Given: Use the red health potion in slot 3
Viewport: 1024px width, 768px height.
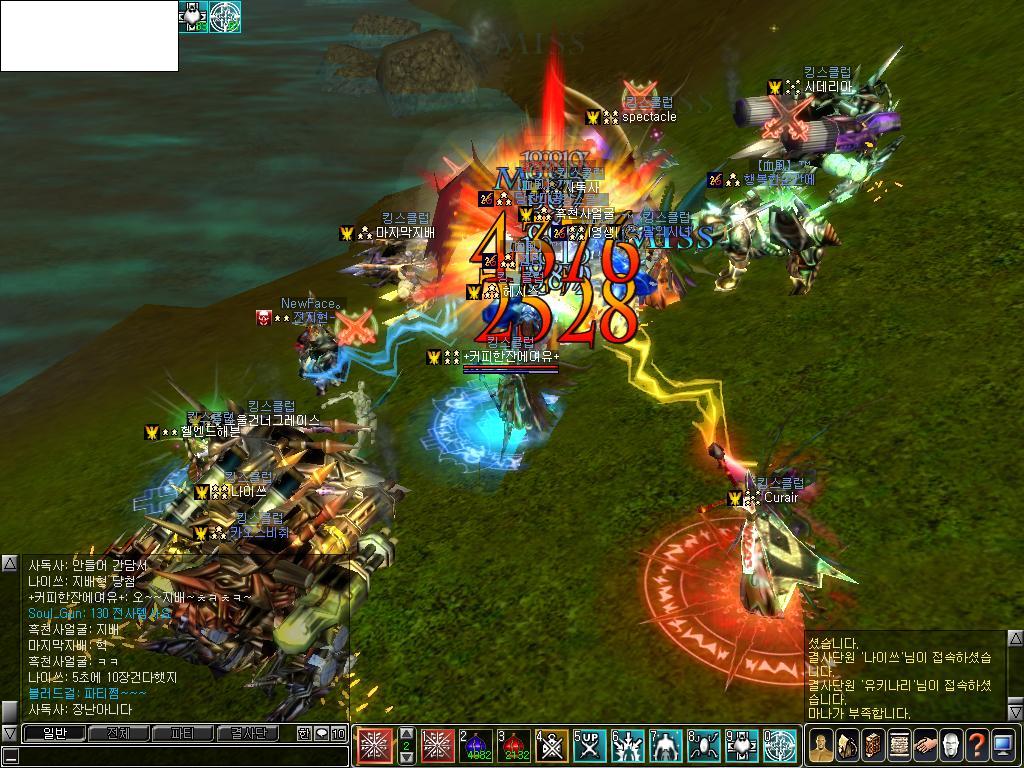Looking at the screenshot, I should tap(513, 745).
